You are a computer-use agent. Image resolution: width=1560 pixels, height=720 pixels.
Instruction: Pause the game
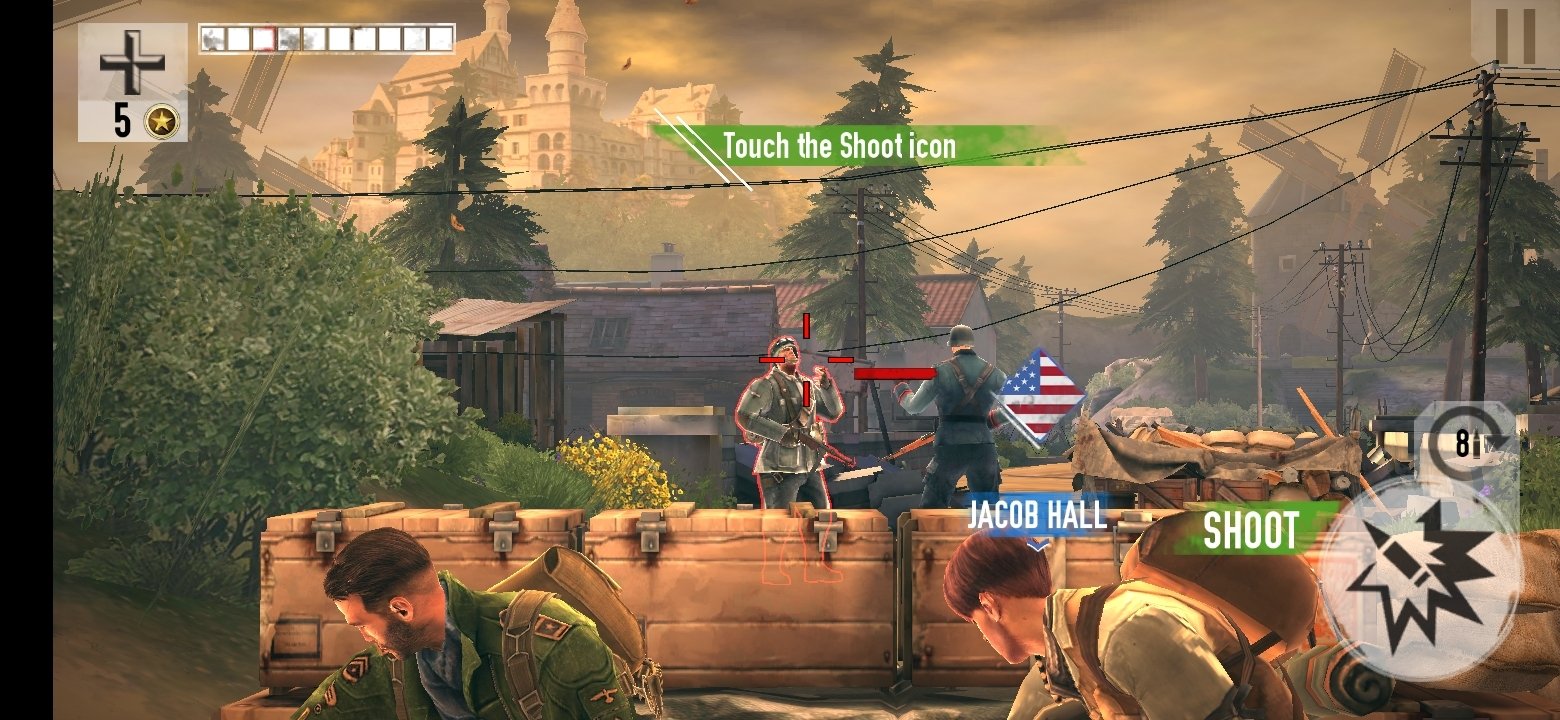pyautogui.click(x=1513, y=35)
